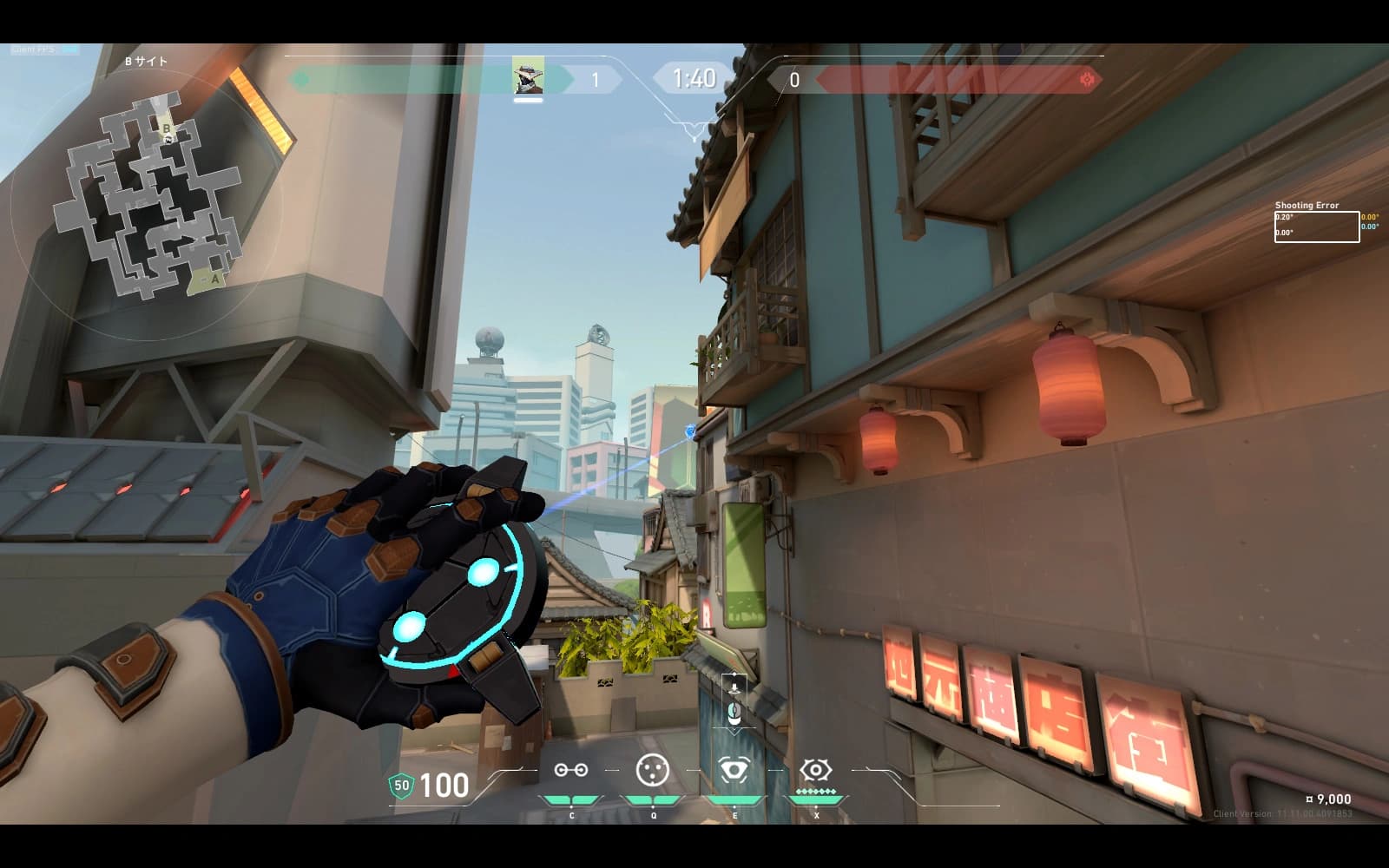Click the Shooting Error graph panel

(x=1316, y=227)
